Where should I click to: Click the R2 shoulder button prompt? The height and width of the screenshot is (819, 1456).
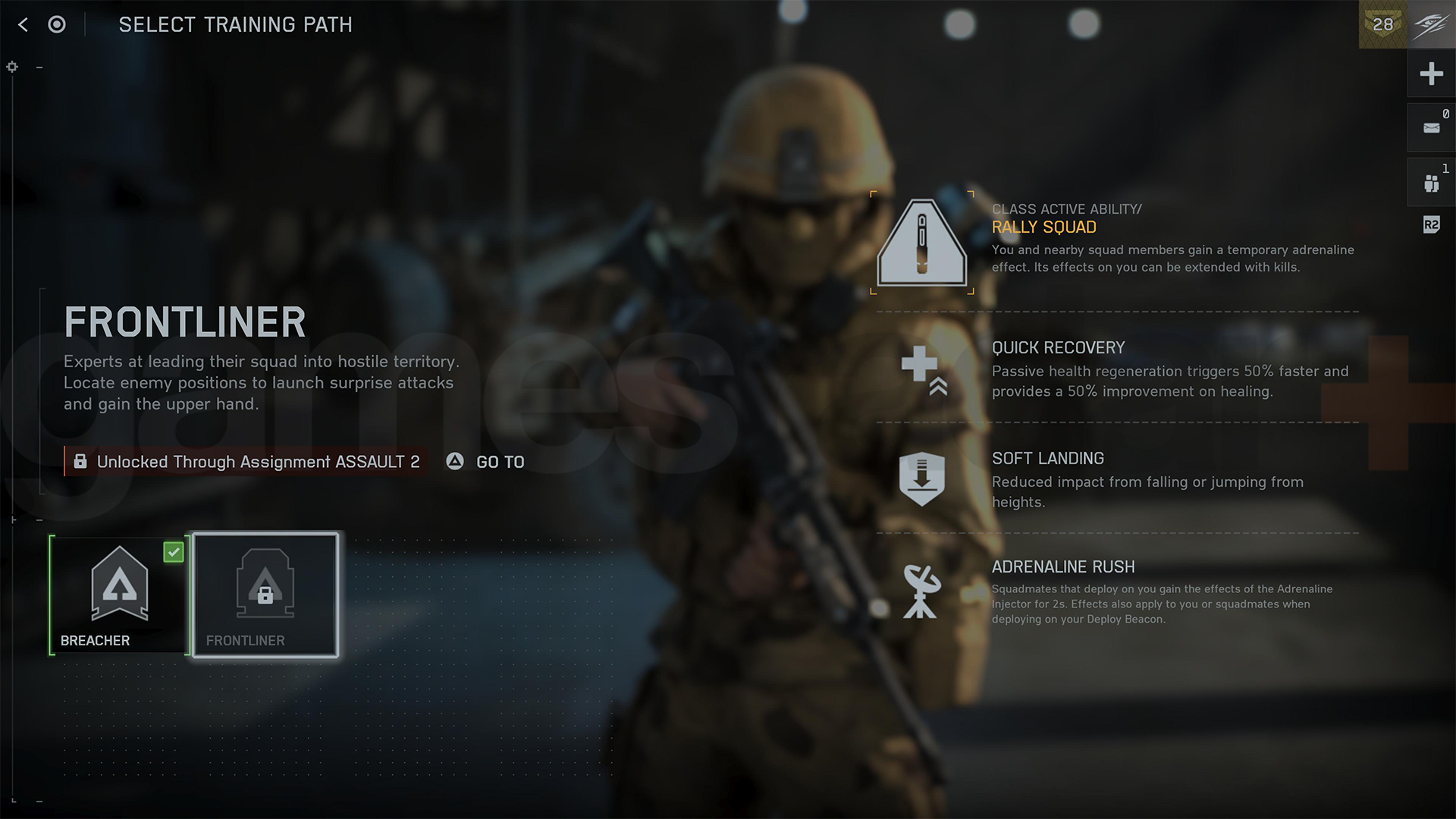point(1431,224)
